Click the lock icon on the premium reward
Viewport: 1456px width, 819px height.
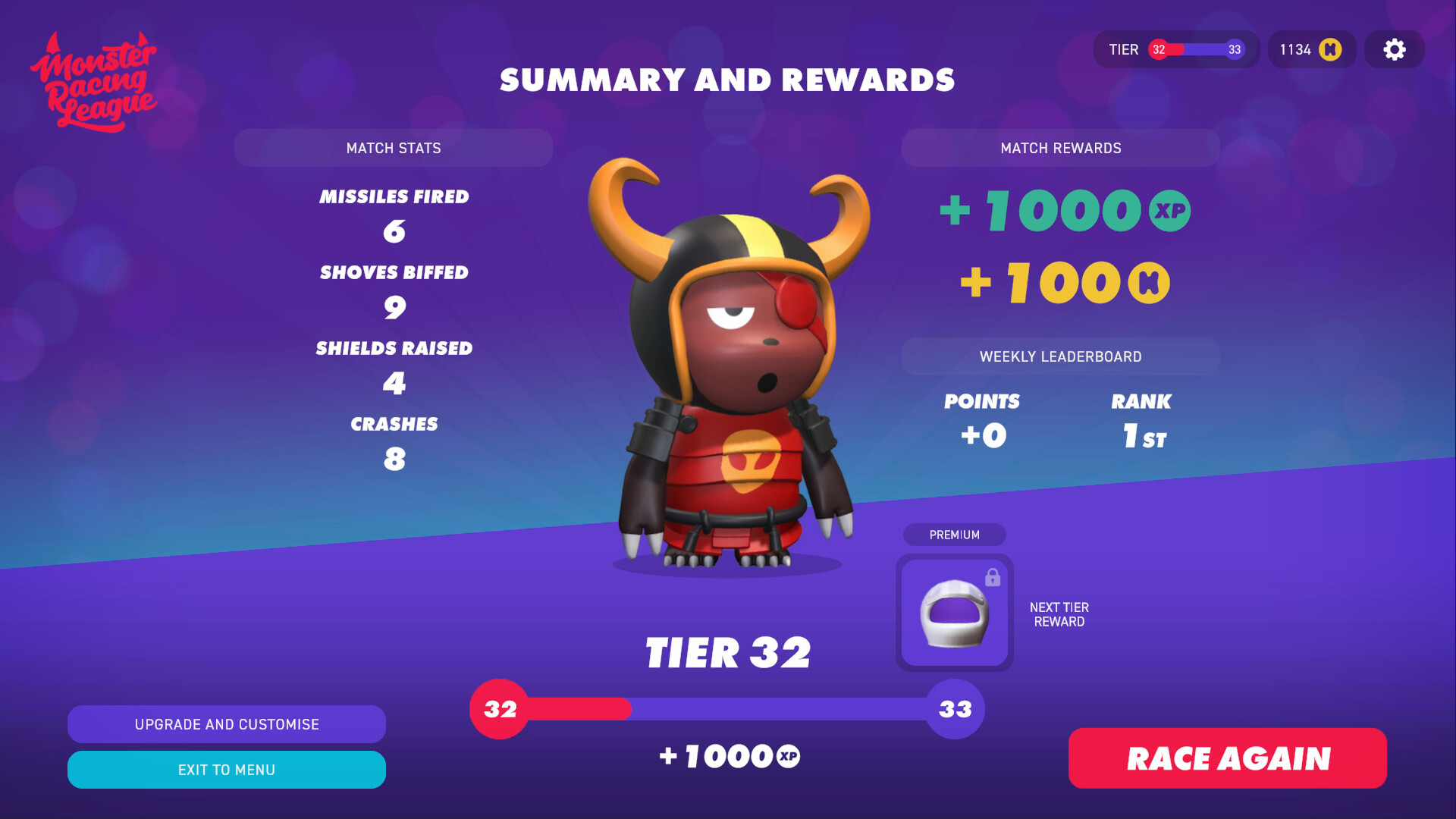pos(994,577)
